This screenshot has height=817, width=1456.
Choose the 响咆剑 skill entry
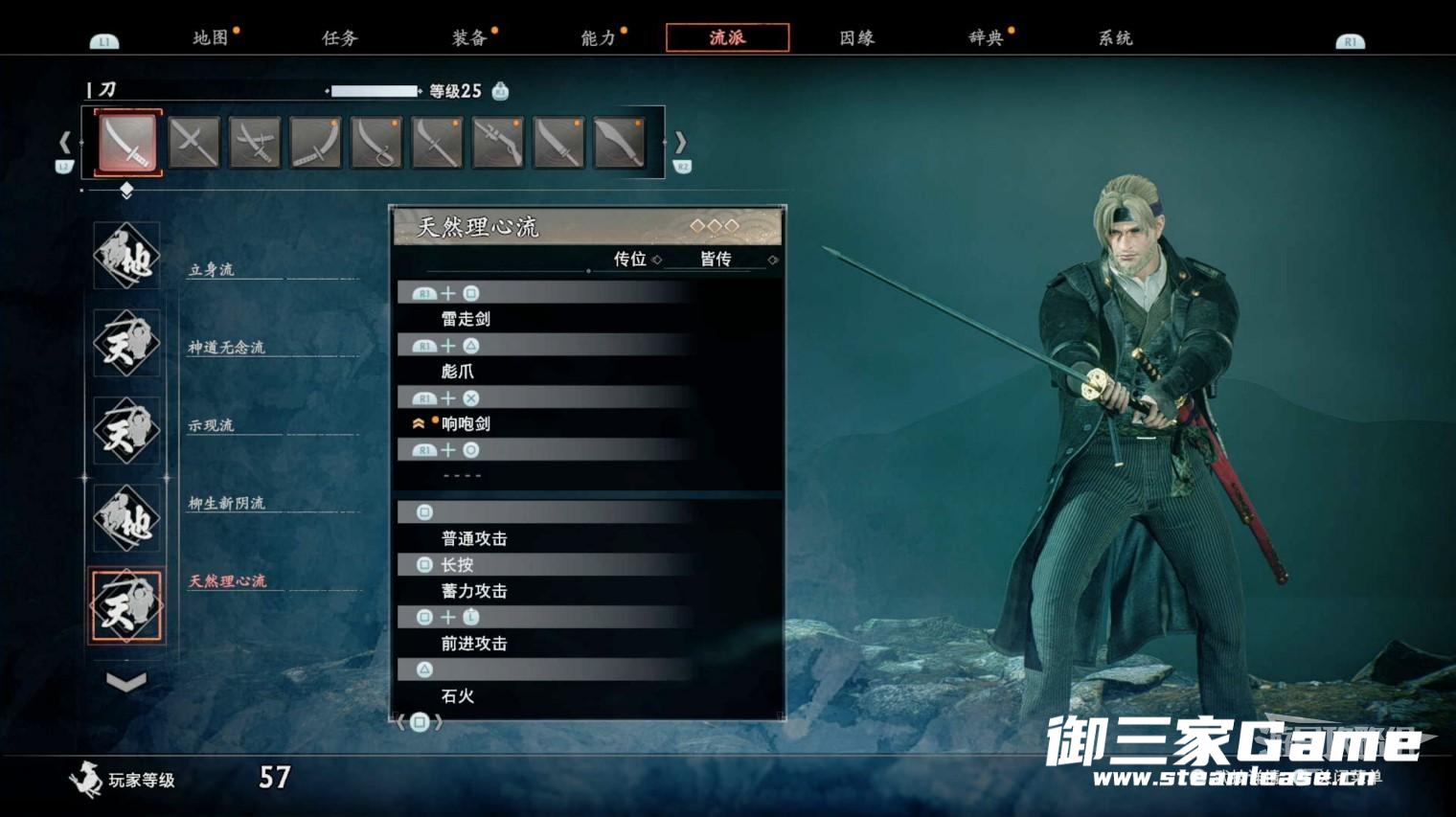coord(466,423)
